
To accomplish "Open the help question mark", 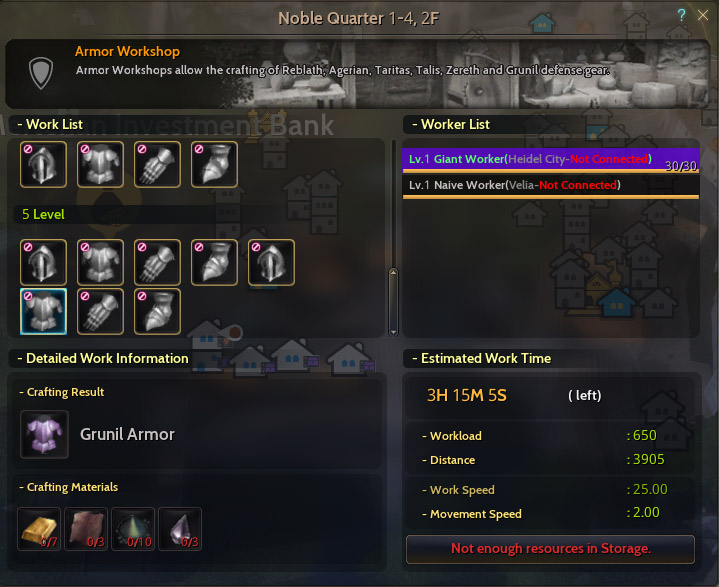I will 681,16.
